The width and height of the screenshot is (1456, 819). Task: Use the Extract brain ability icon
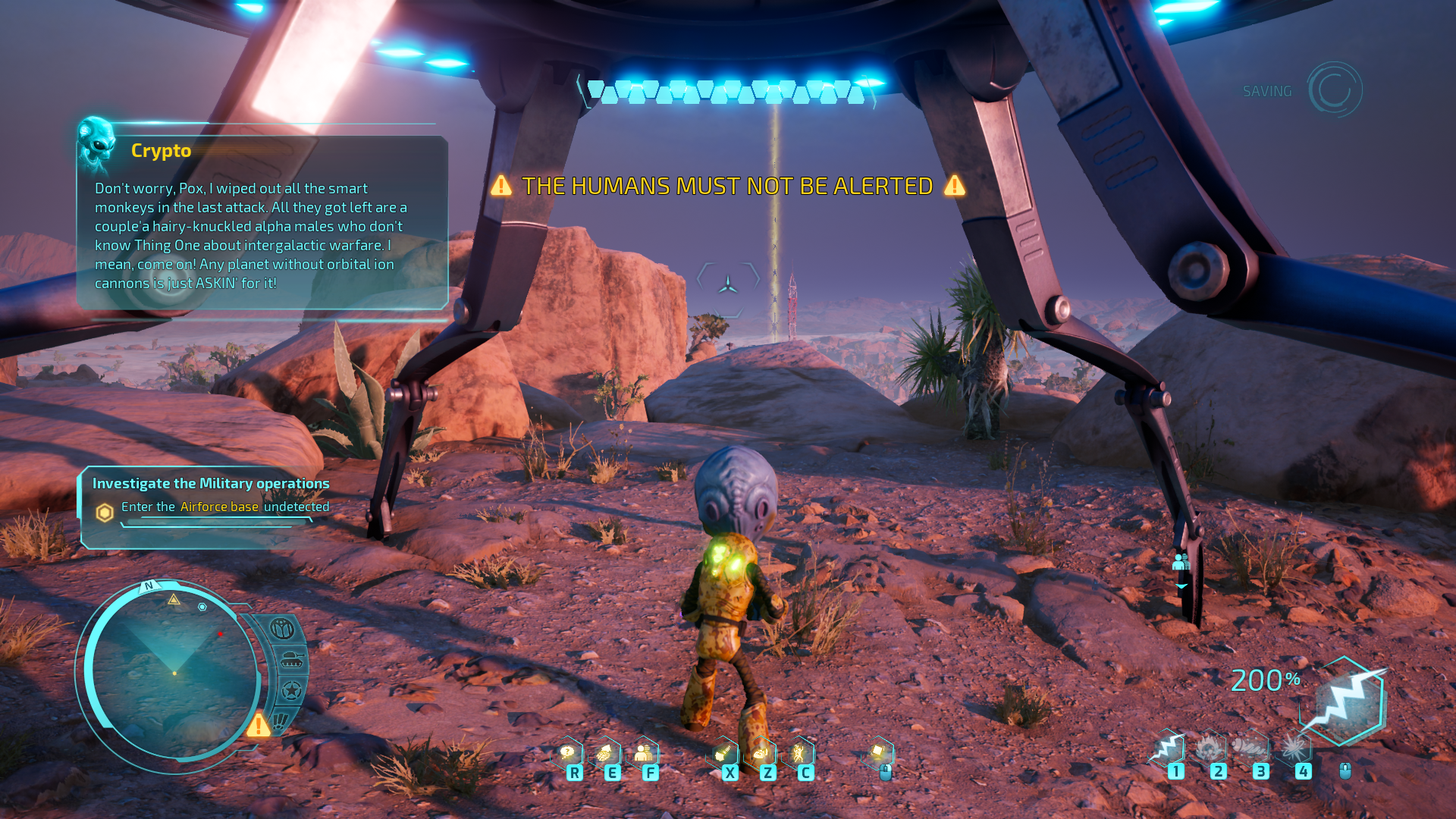coord(604,754)
